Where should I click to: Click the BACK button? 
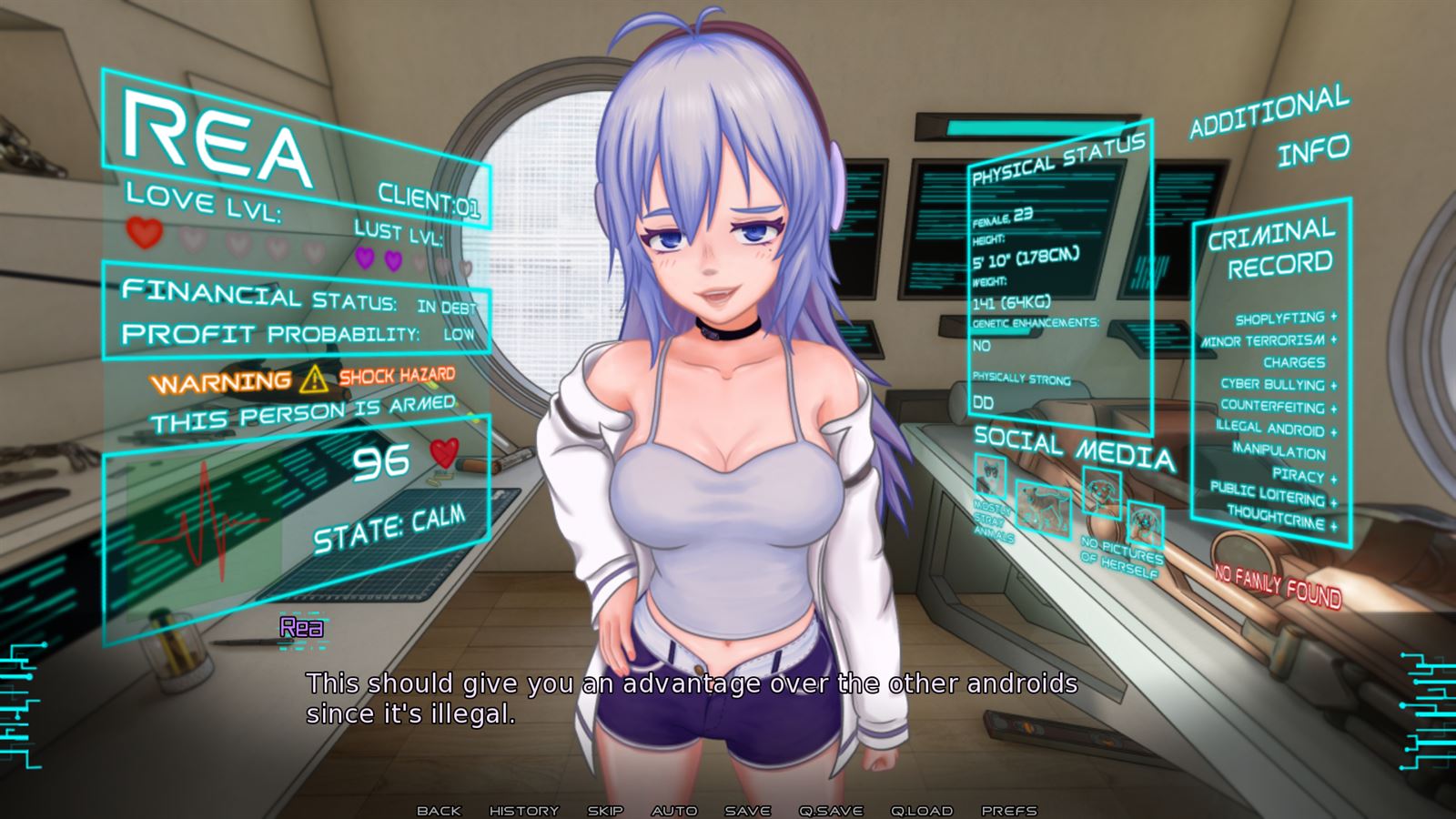click(440, 809)
